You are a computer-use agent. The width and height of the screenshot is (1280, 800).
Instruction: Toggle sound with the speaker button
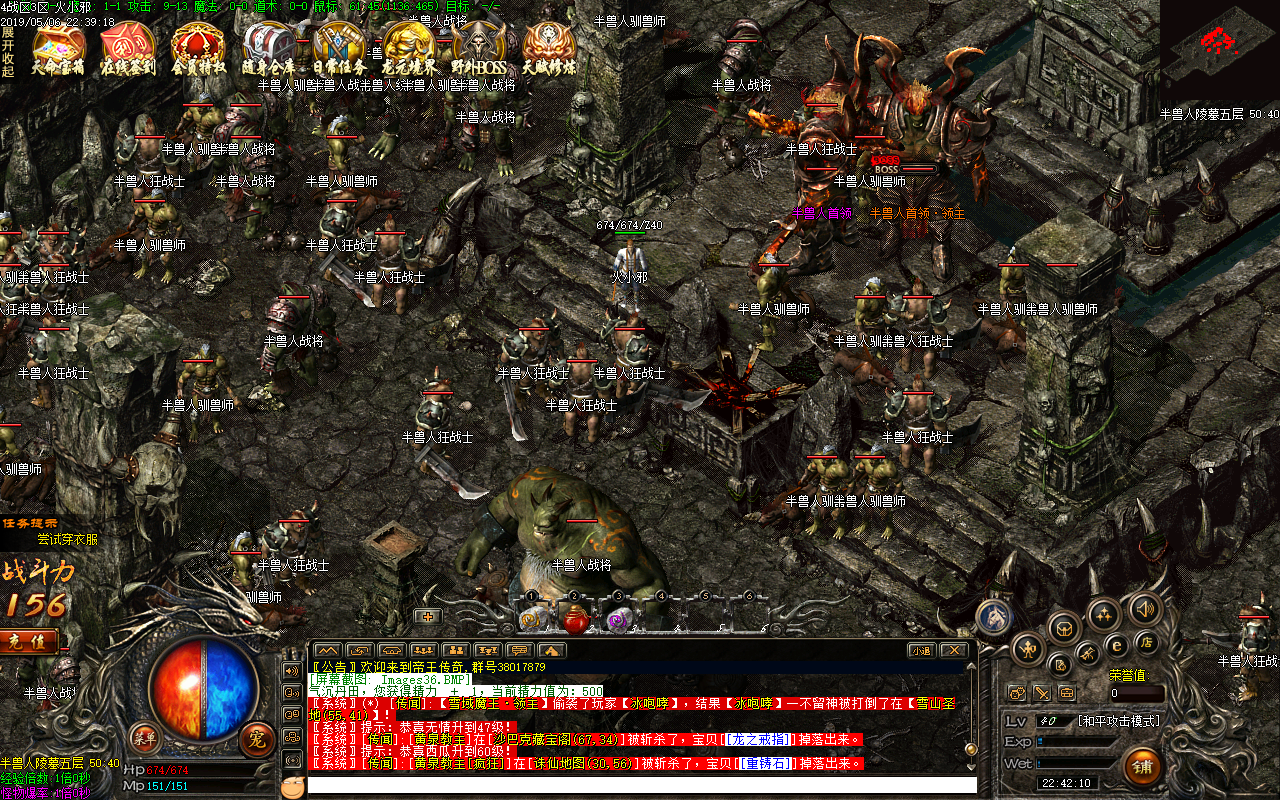[x=1144, y=608]
